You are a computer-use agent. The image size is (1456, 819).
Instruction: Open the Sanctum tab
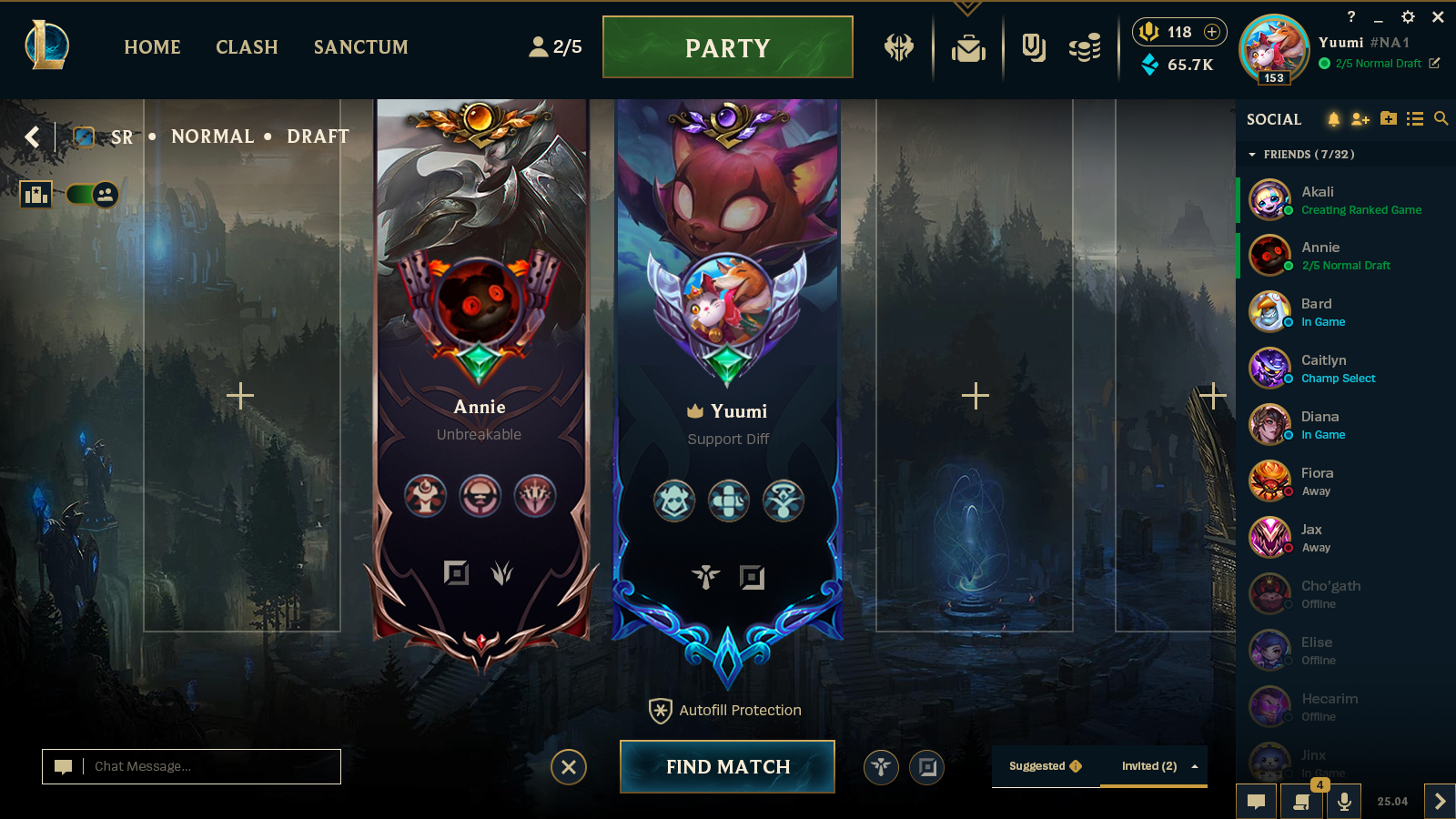360,47
